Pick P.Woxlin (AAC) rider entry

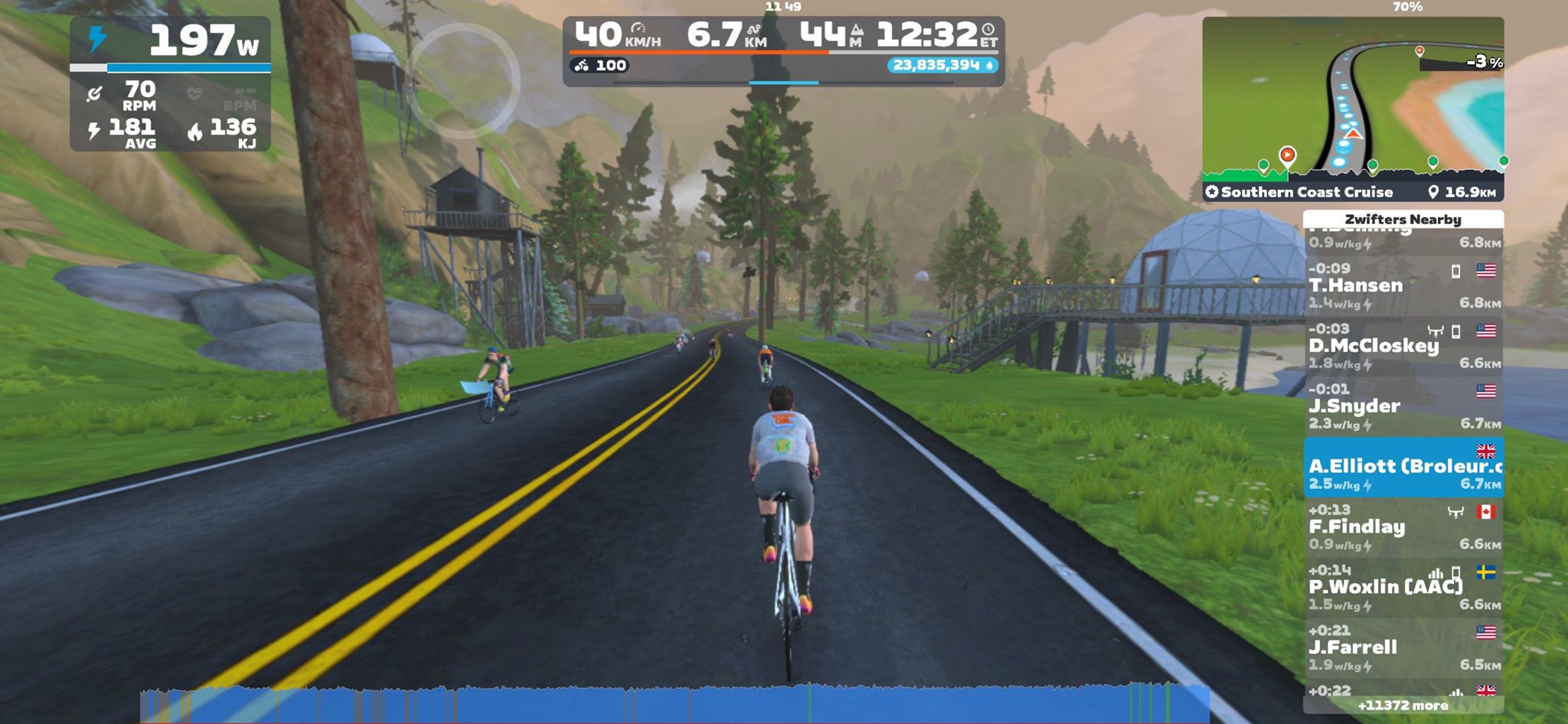pyautogui.click(x=1403, y=588)
